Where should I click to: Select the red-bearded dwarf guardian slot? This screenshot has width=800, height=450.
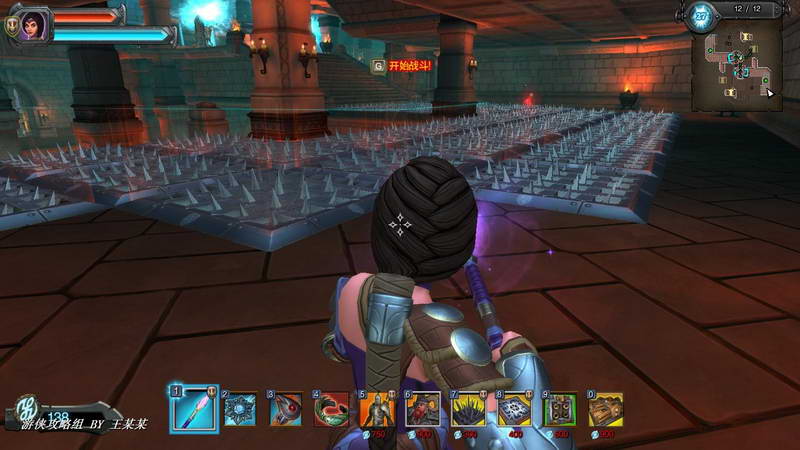point(422,409)
